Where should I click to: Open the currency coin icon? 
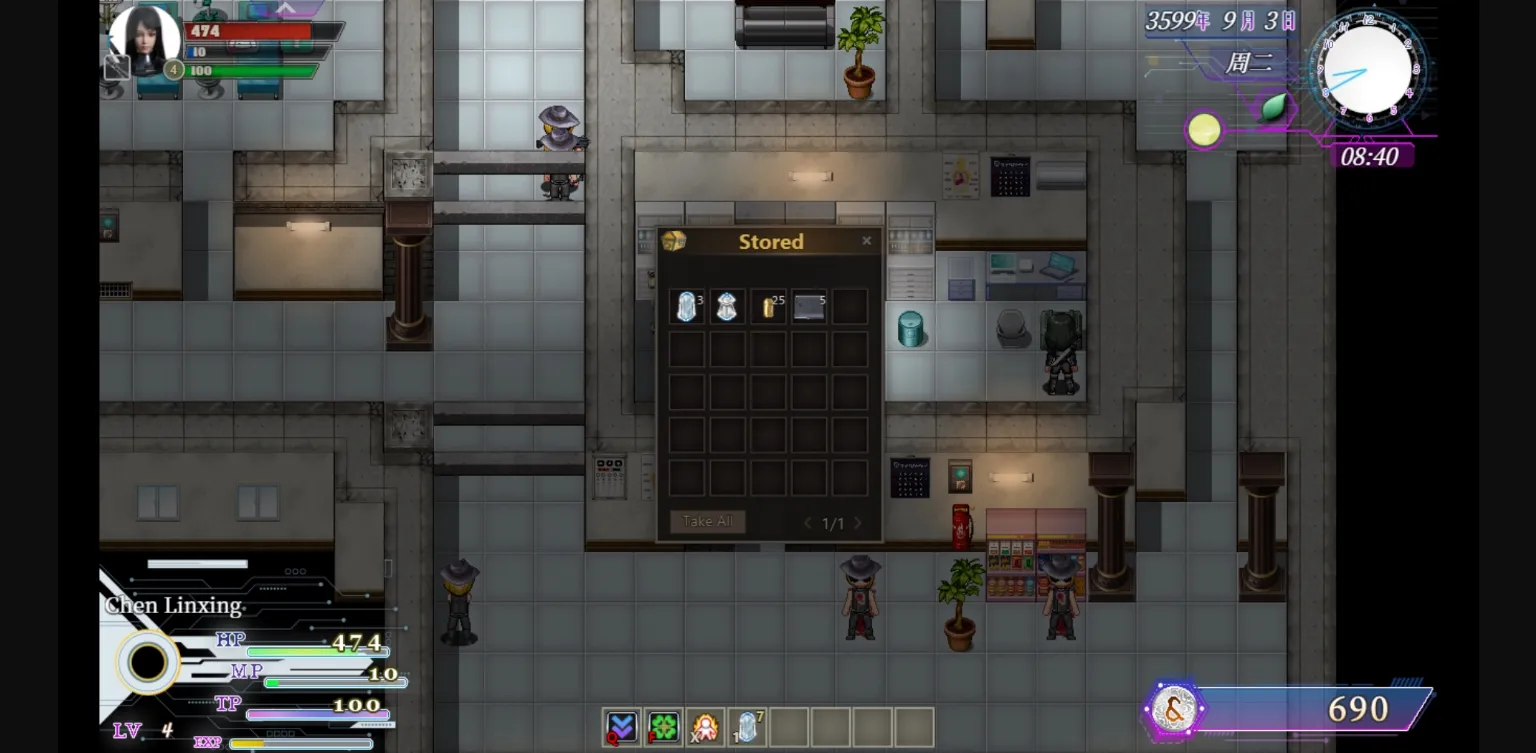pyautogui.click(x=1174, y=709)
